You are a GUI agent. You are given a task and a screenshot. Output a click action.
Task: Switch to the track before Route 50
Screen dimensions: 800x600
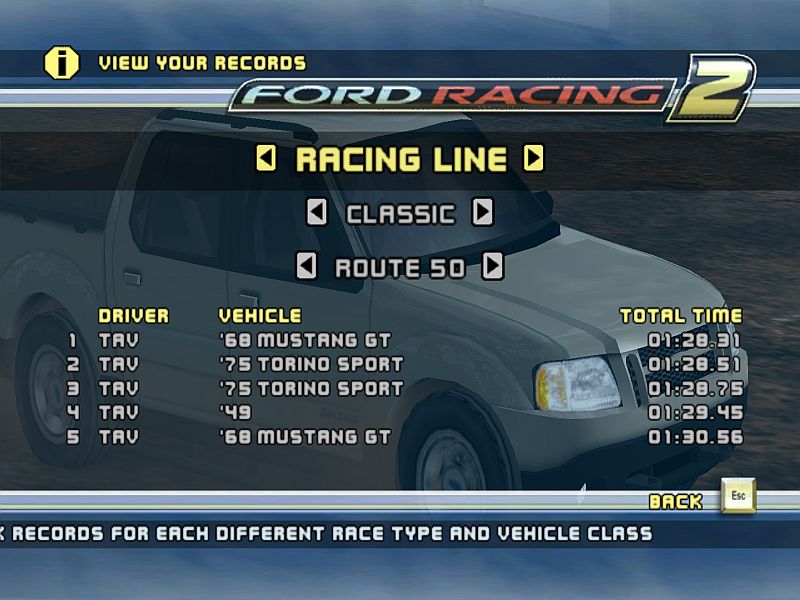[x=307, y=266]
